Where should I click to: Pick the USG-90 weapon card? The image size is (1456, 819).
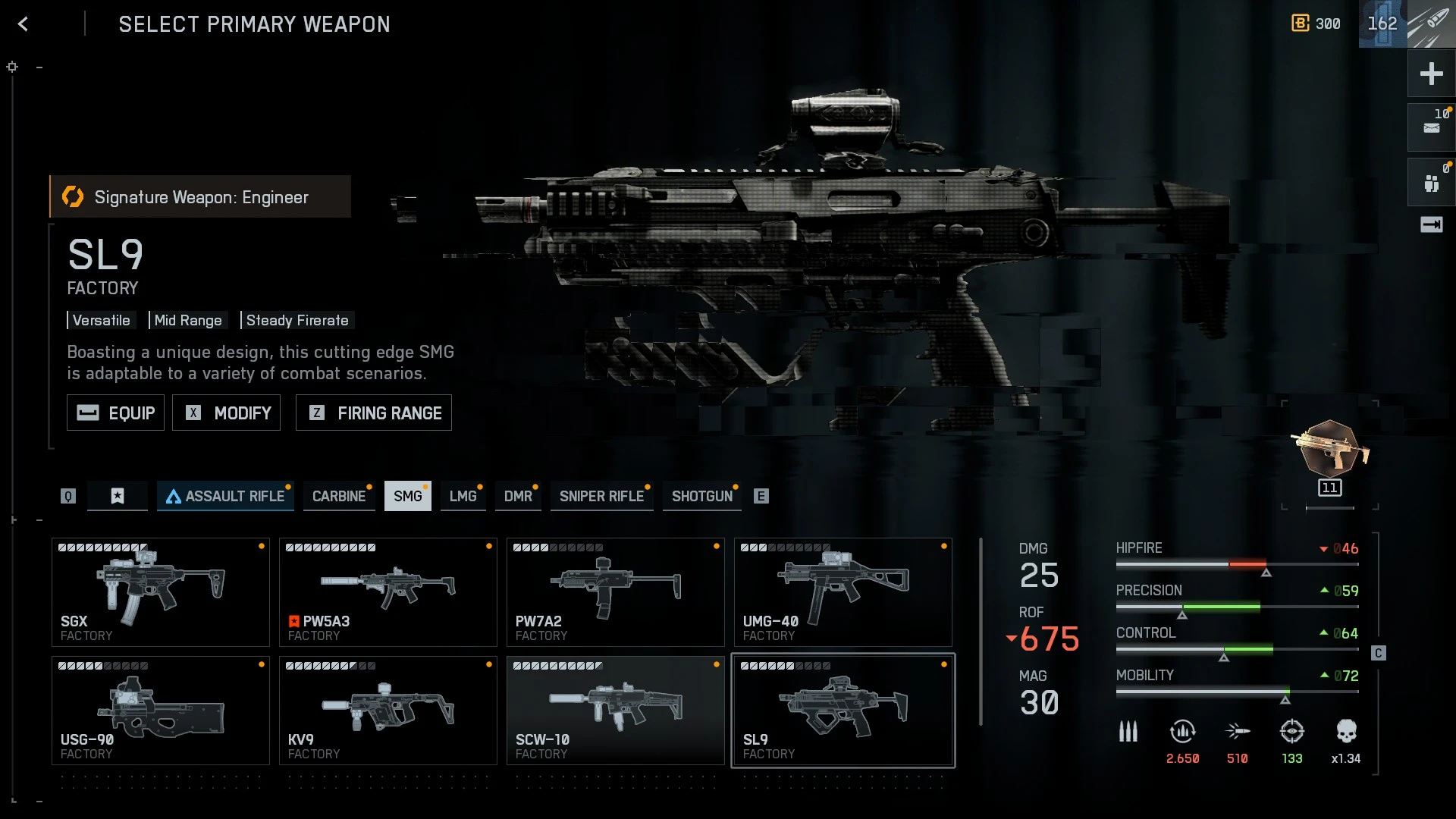161,711
